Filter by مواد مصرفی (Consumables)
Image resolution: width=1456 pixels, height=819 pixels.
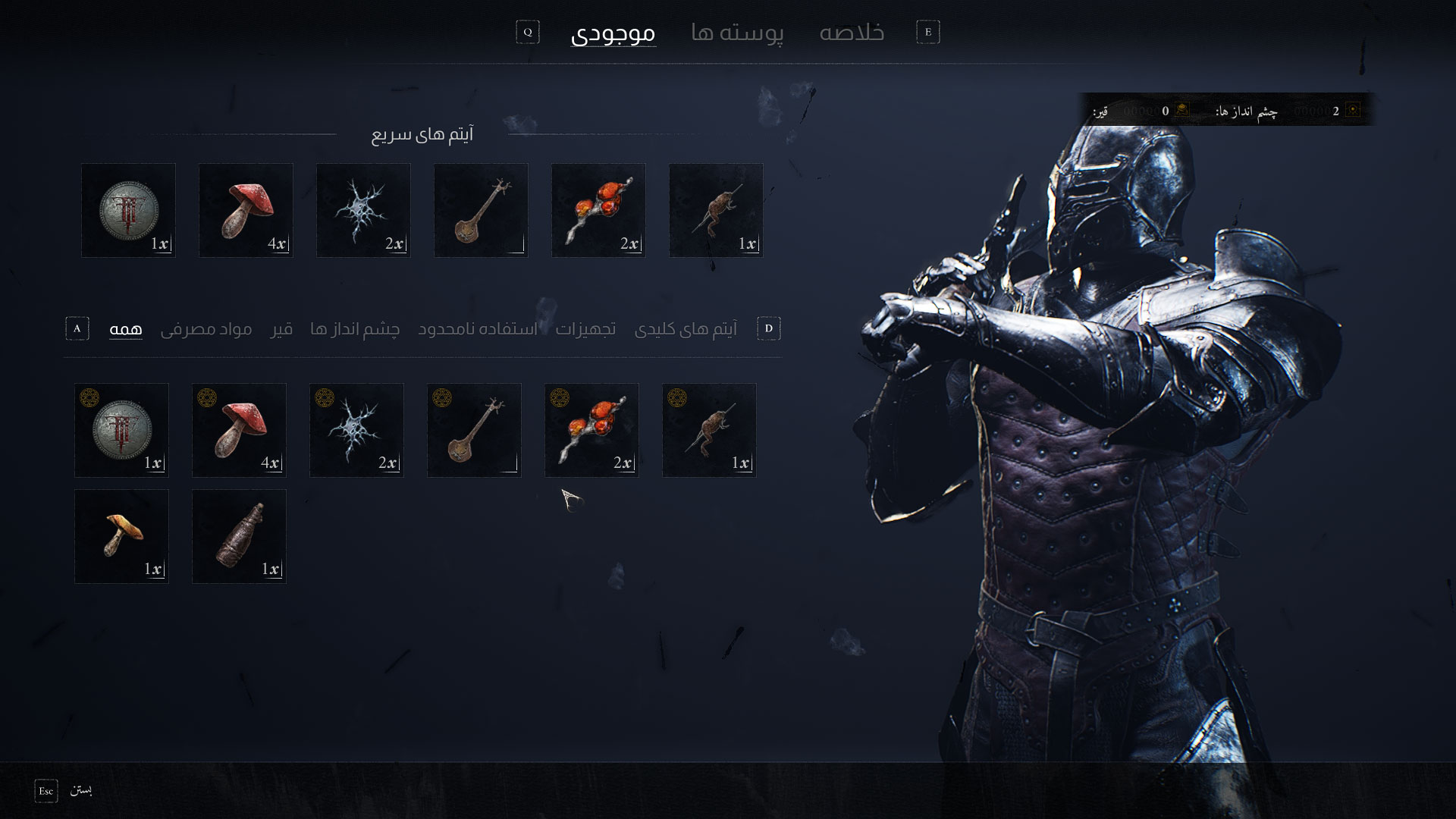pos(206,329)
